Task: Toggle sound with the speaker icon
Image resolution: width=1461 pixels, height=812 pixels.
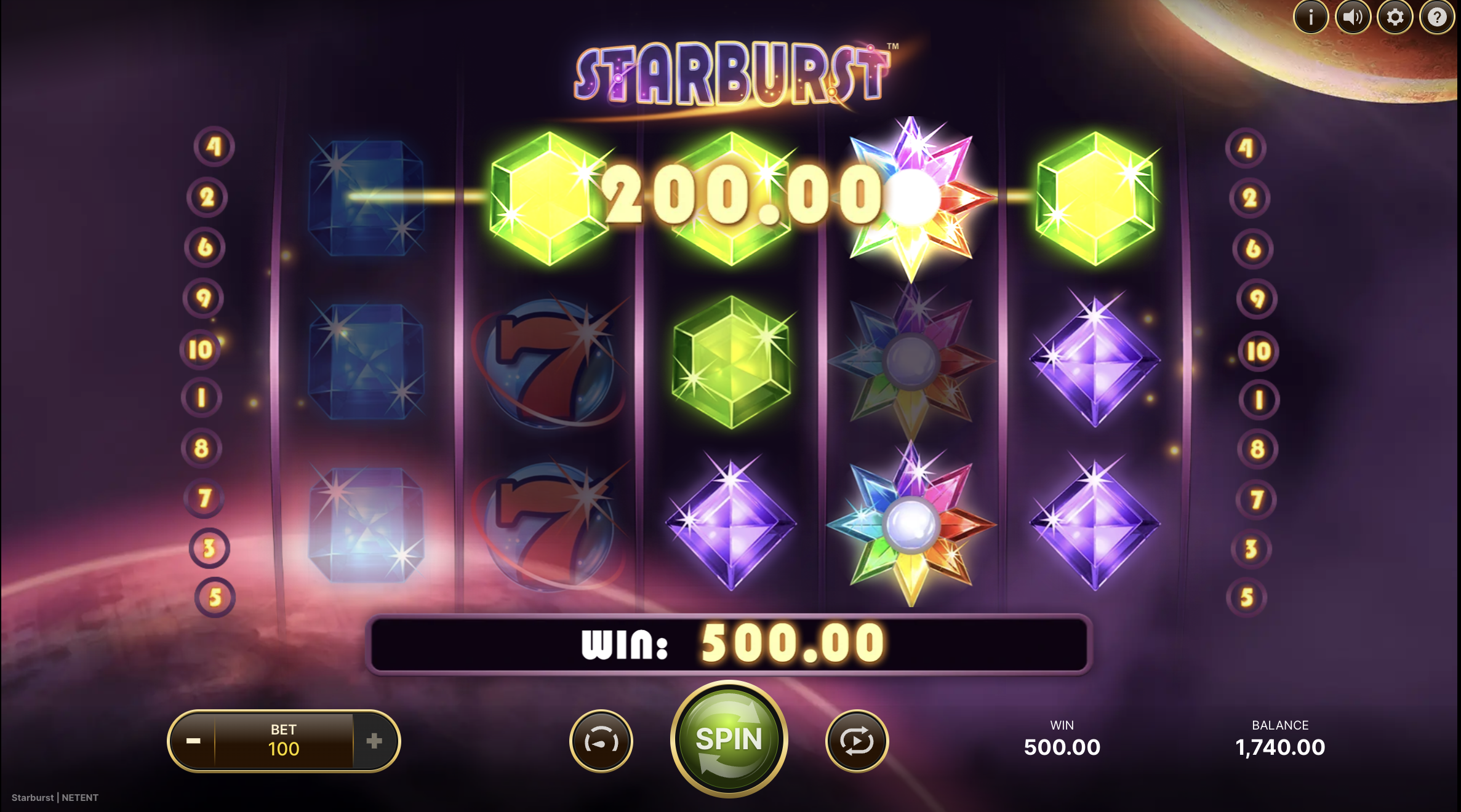Action: click(1353, 17)
